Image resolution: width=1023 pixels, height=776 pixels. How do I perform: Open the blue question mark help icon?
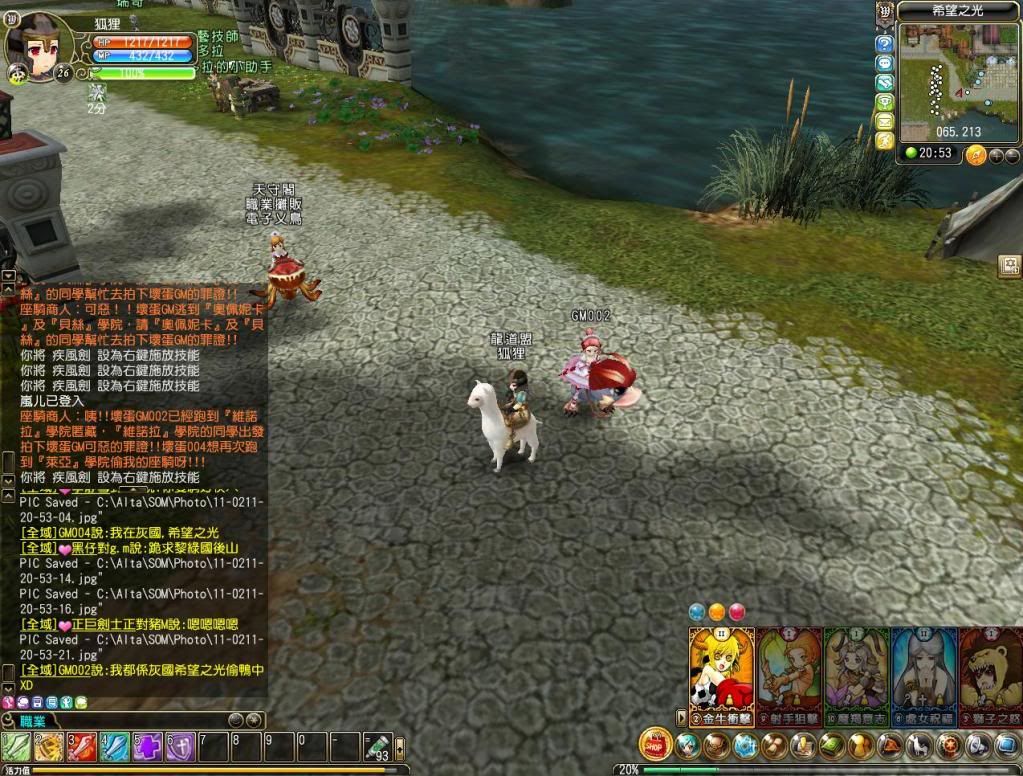884,44
